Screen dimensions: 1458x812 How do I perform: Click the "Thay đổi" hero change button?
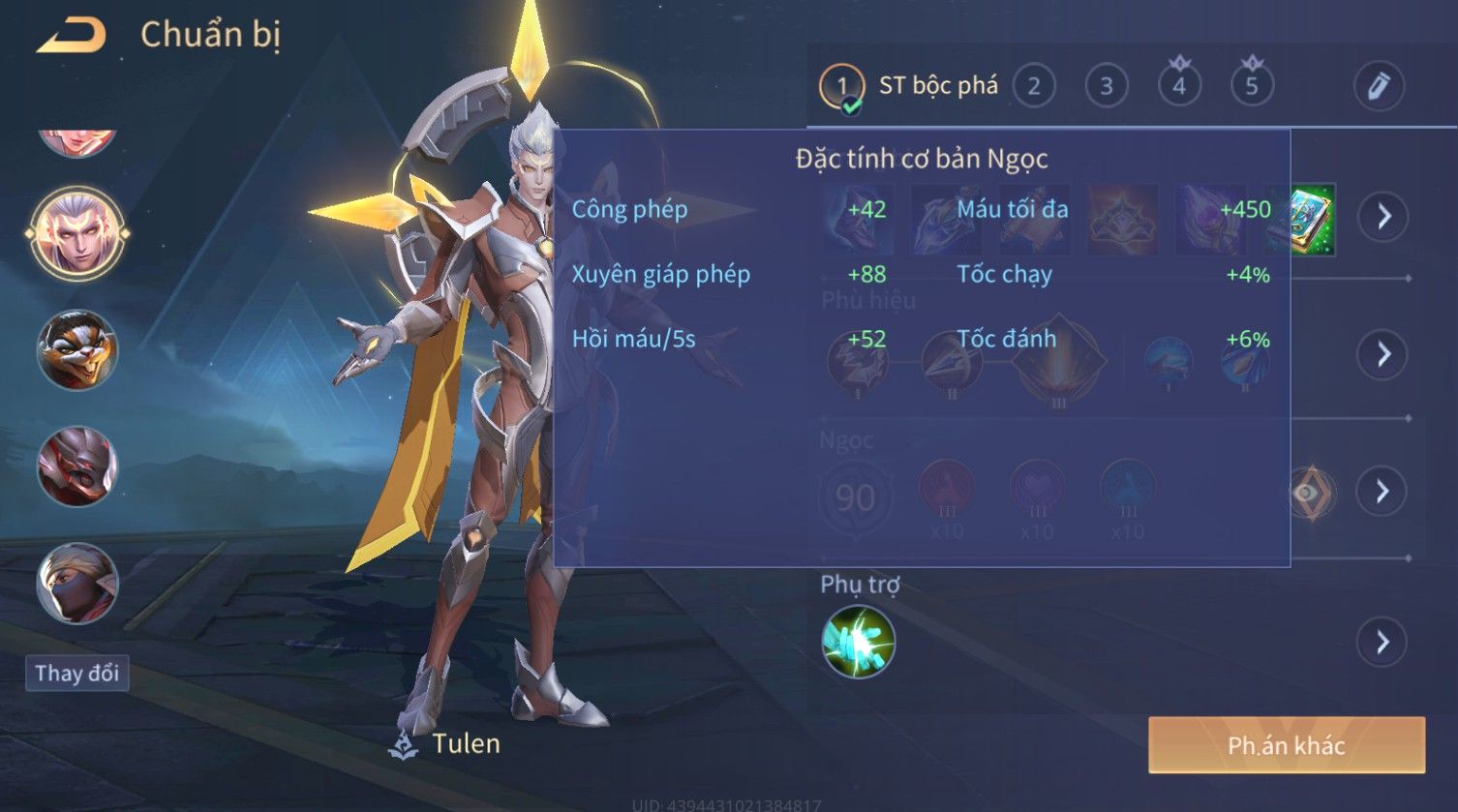pos(76,673)
